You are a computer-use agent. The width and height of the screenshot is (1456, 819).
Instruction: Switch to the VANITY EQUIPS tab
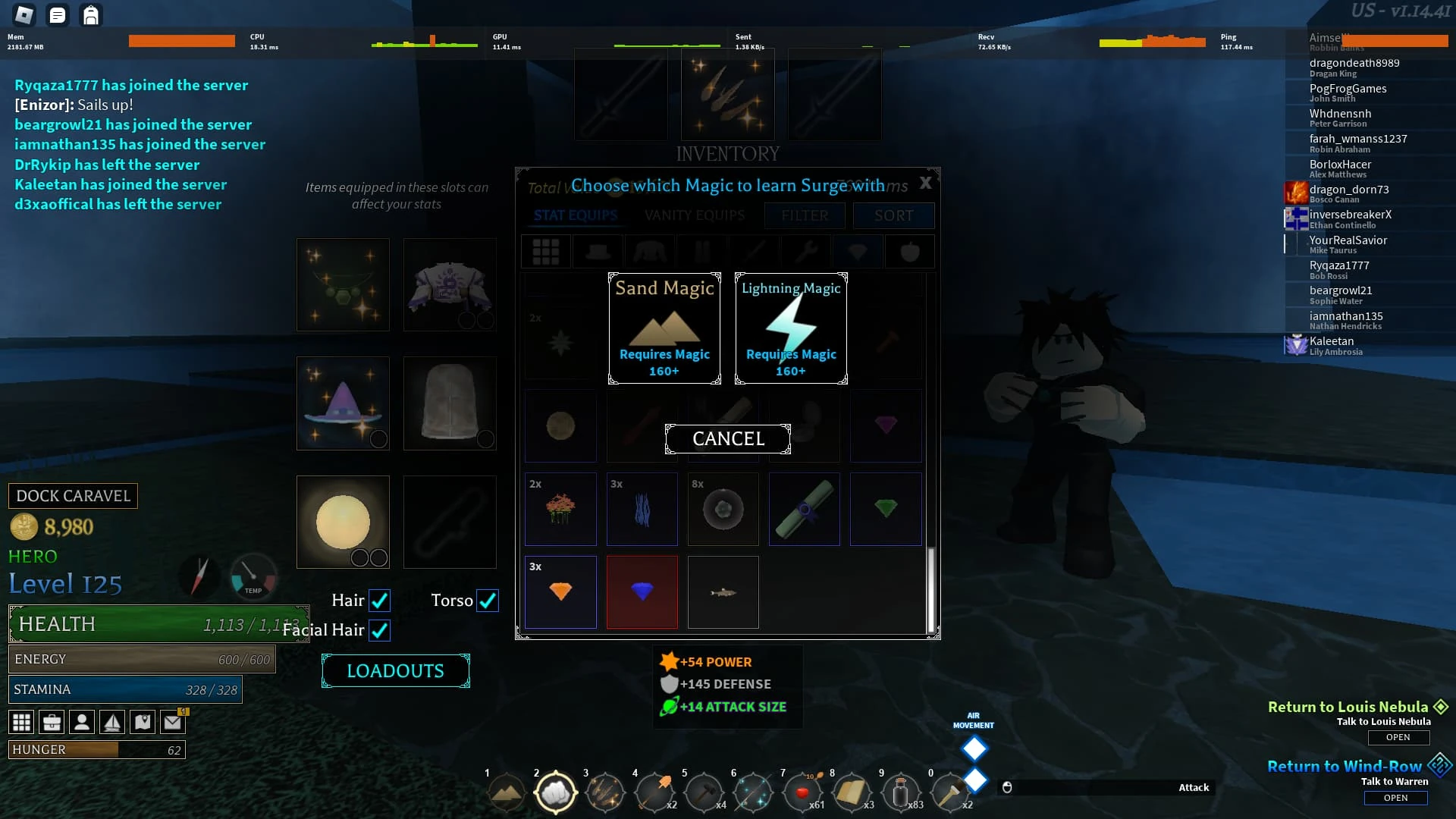click(694, 215)
